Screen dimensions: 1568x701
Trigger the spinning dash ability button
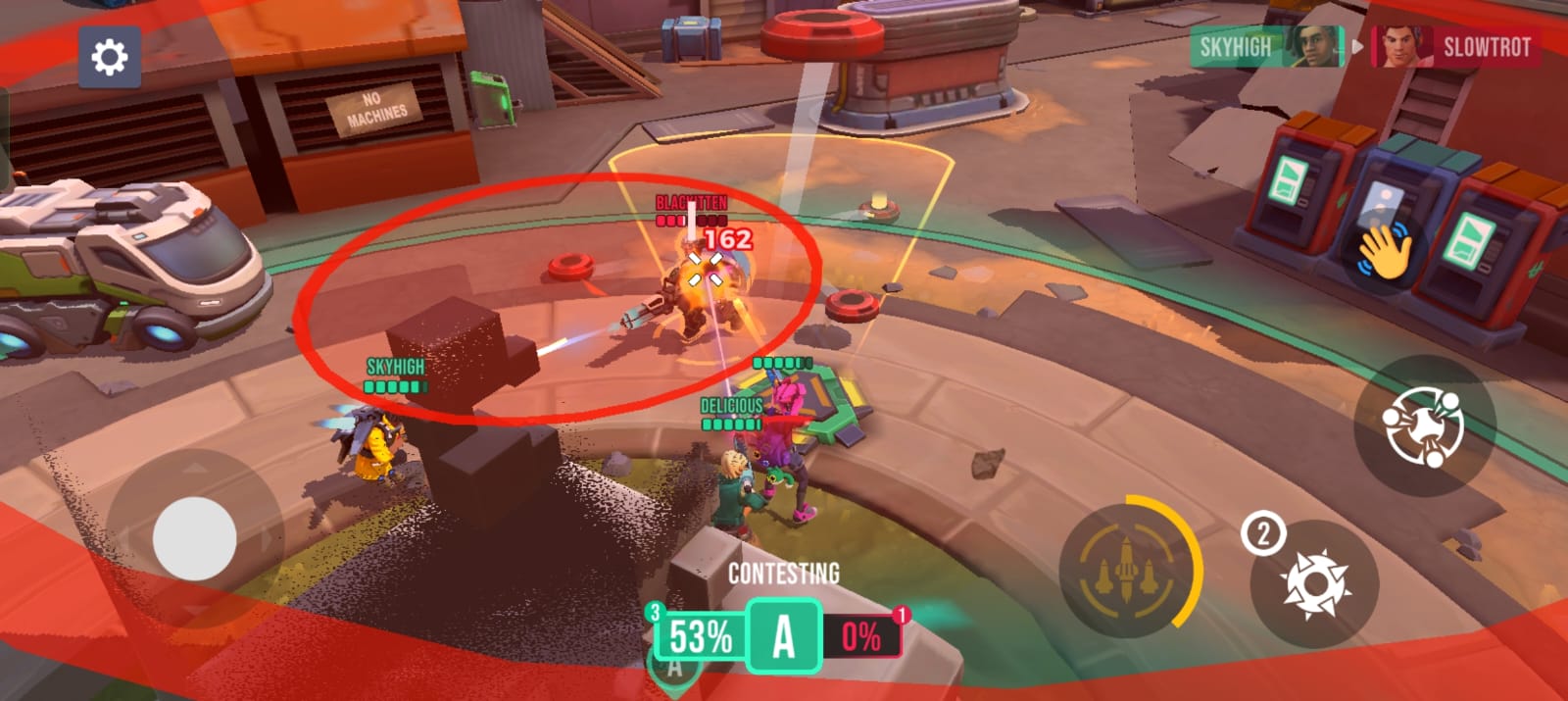tap(1423, 426)
